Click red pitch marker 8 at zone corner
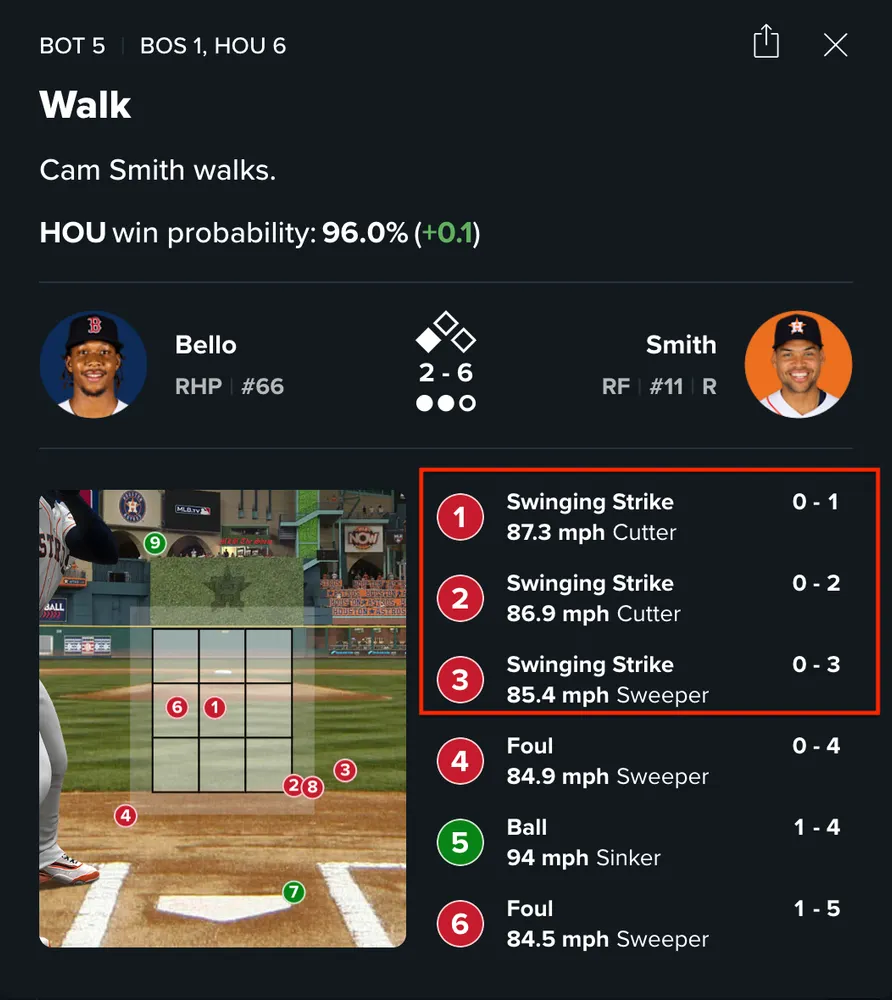This screenshot has width=892, height=1000. tap(313, 787)
